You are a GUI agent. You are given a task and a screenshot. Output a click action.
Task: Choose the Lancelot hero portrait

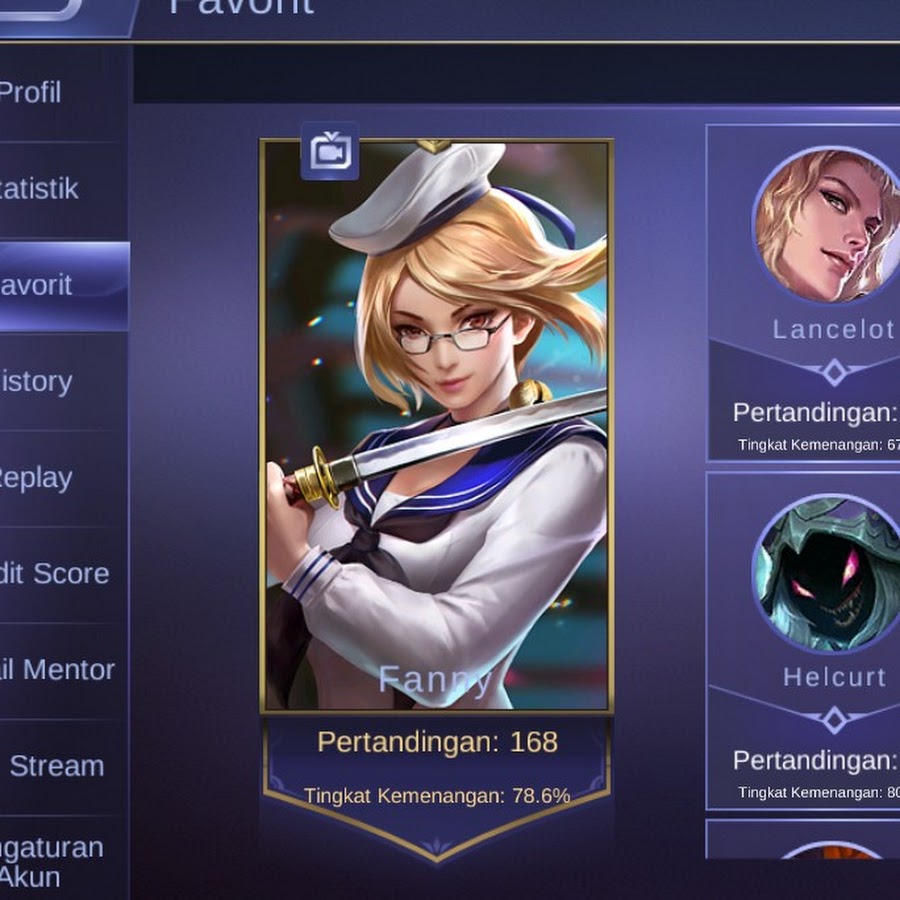[x=828, y=226]
